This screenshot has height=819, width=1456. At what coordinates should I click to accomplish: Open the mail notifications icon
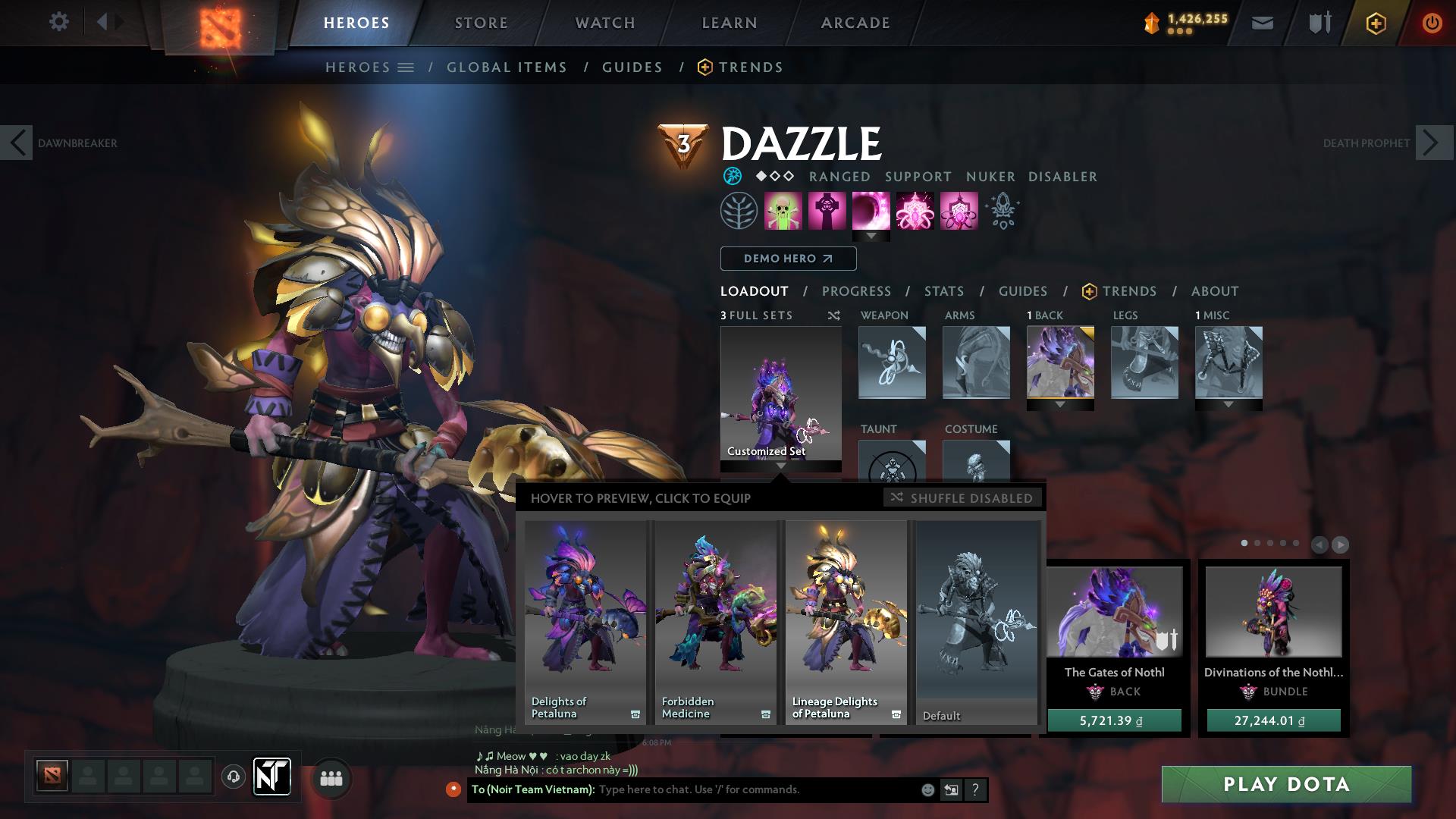(x=1261, y=22)
